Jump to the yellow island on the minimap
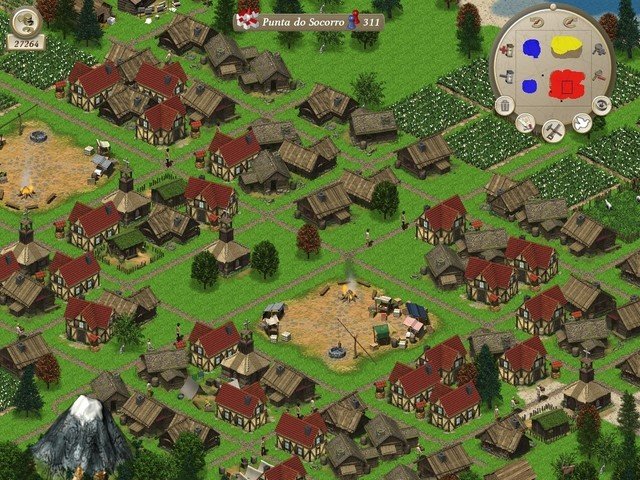 569,43
